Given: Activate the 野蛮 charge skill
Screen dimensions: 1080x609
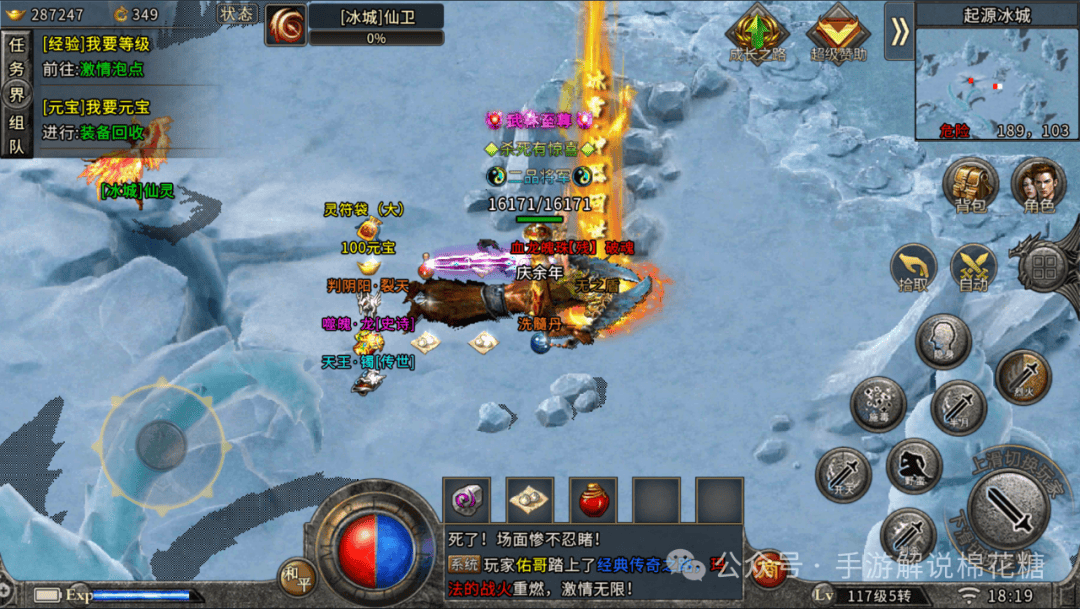Looking at the screenshot, I should (913, 465).
